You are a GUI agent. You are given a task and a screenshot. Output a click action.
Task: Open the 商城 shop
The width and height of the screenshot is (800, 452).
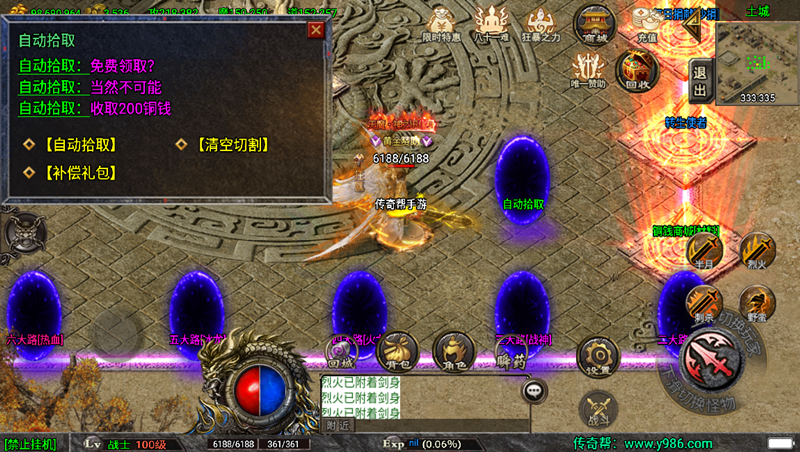(595, 24)
